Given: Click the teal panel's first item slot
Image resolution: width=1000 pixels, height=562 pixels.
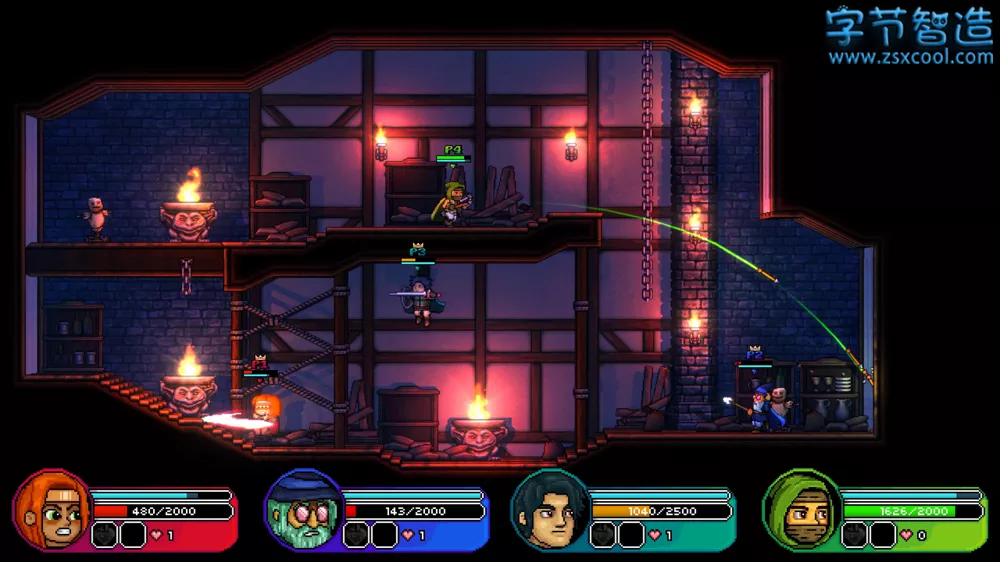Looking at the screenshot, I should pos(604,535).
